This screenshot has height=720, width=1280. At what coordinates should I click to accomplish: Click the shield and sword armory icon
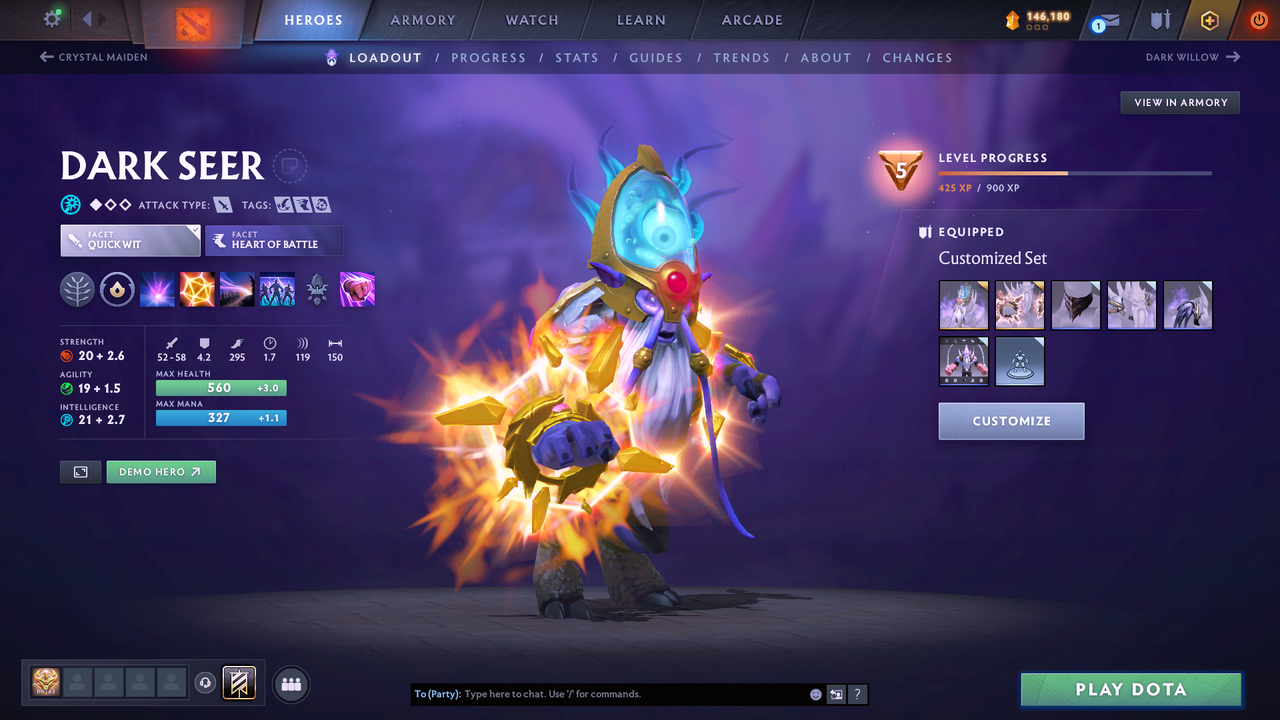[x=1158, y=19]
